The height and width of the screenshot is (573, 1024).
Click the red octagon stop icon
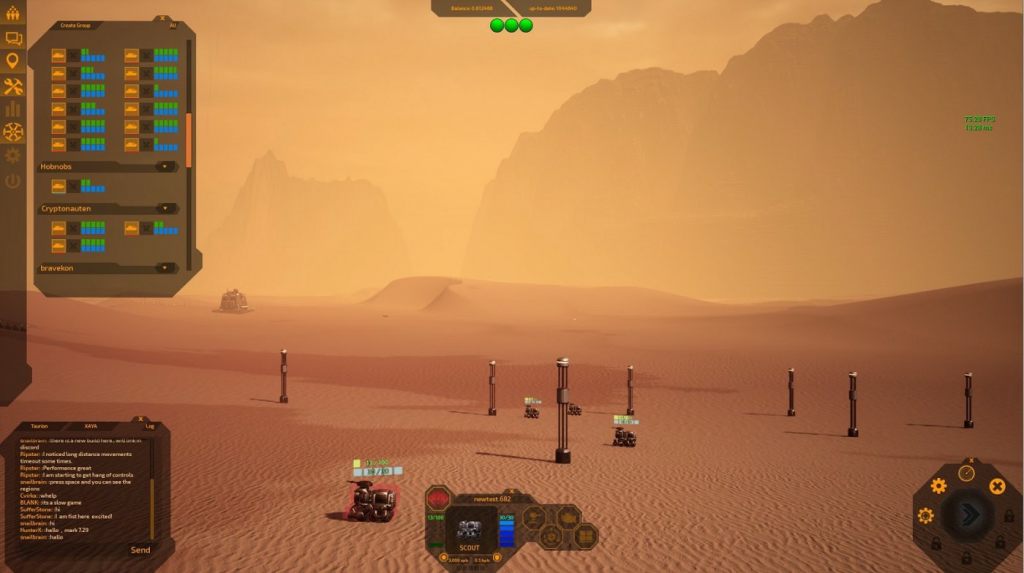(x=438, y=499)
